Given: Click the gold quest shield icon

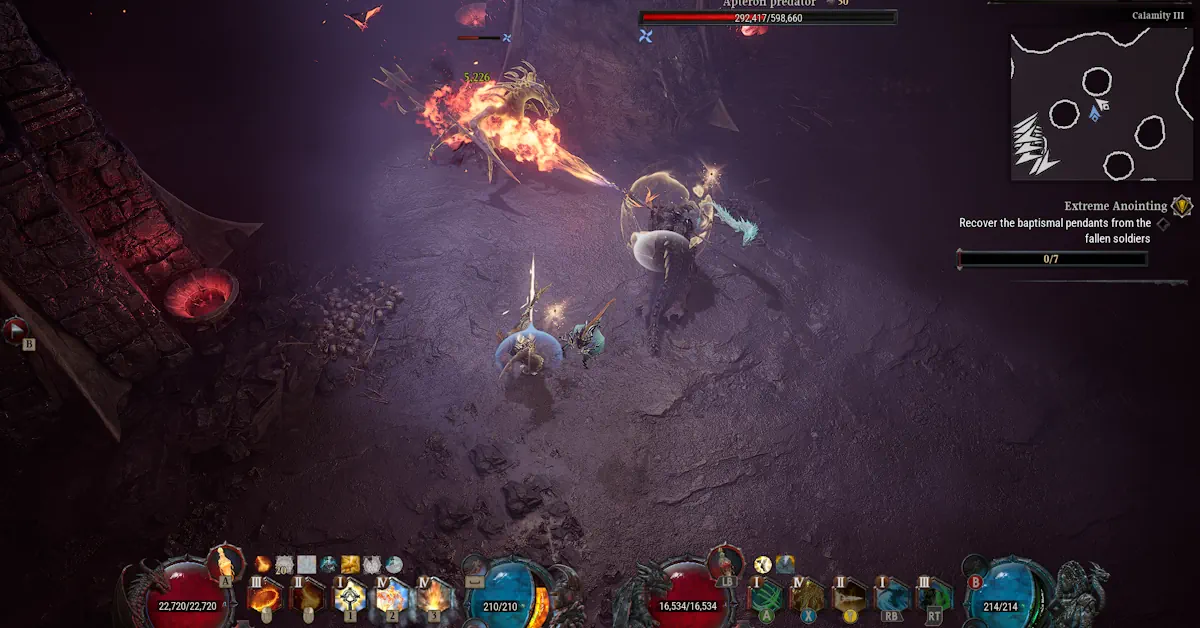Looking at the screenshot, I should 1182,206.
